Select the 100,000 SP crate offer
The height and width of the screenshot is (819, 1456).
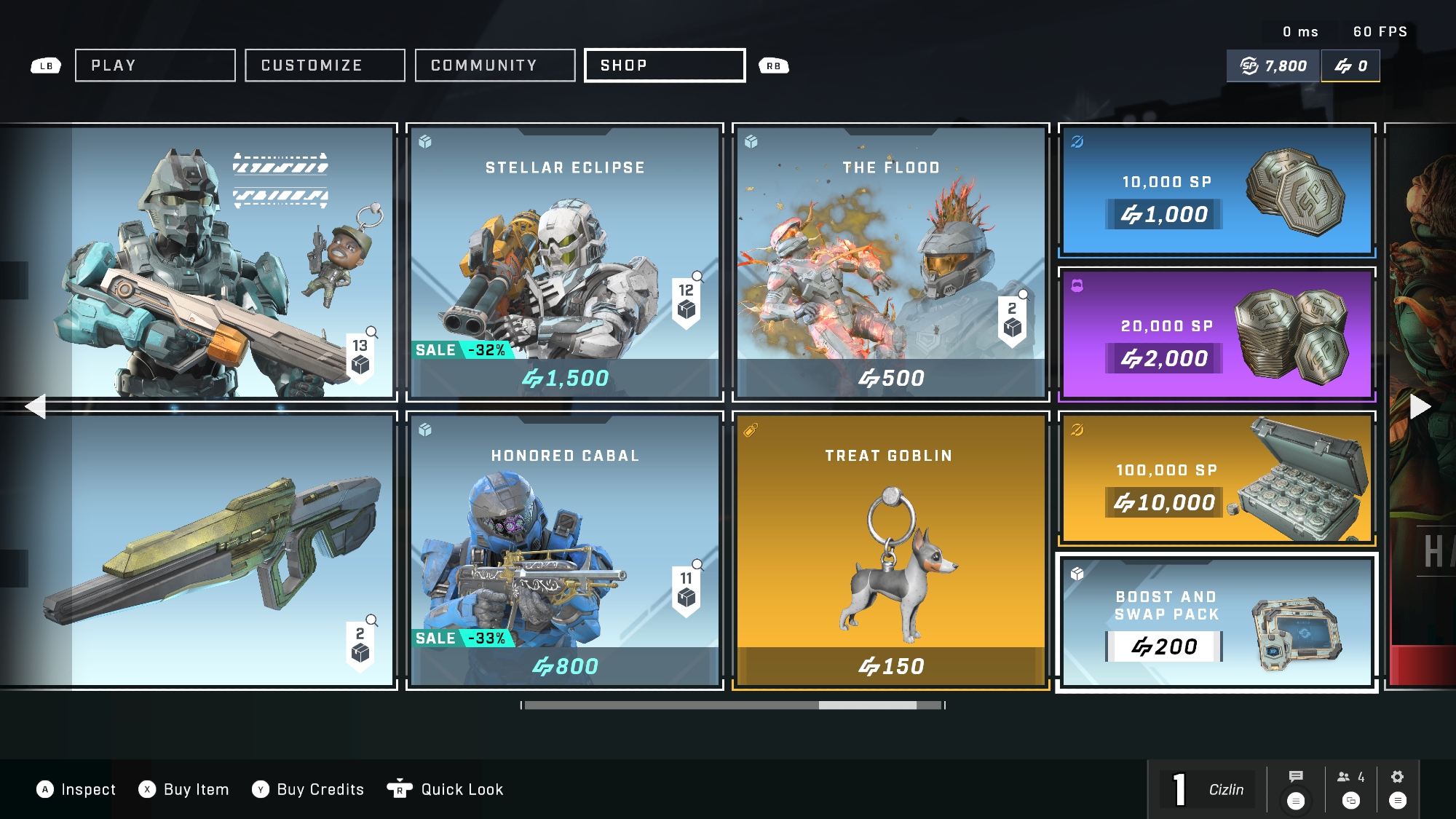[1216, 478]
